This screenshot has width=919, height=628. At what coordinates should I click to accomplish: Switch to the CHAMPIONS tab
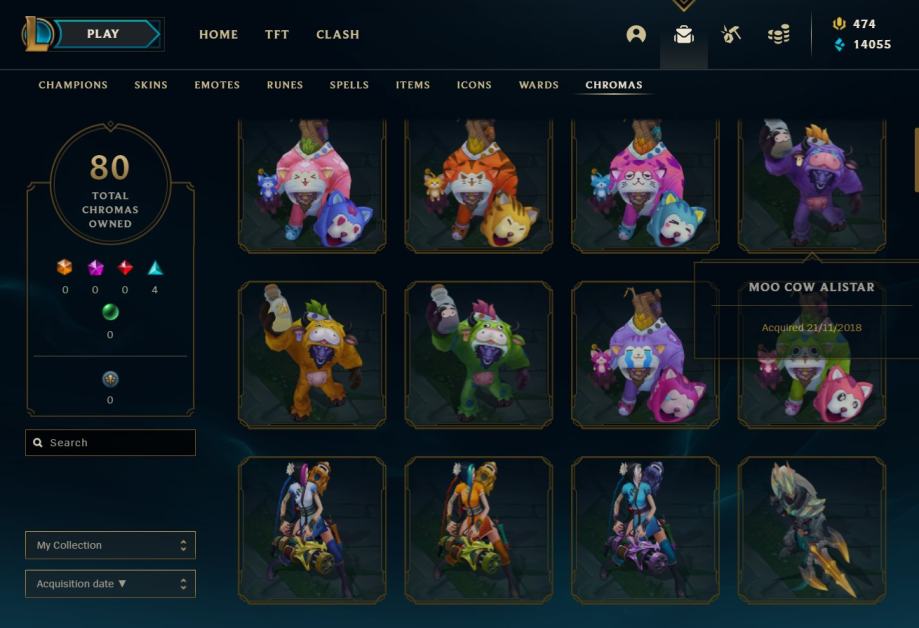pos(73,85)
